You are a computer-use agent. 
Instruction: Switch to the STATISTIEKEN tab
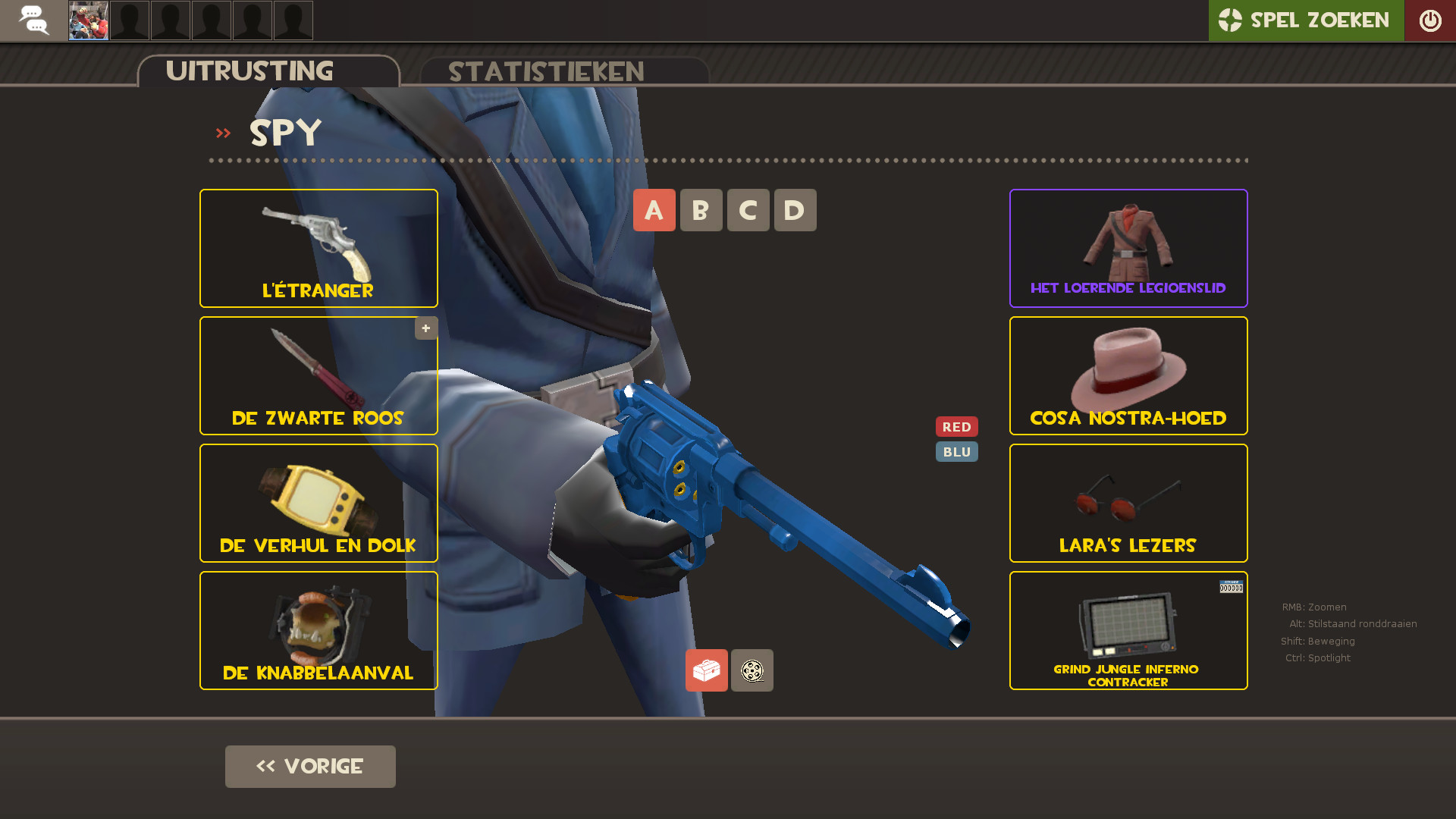(546, 71)
